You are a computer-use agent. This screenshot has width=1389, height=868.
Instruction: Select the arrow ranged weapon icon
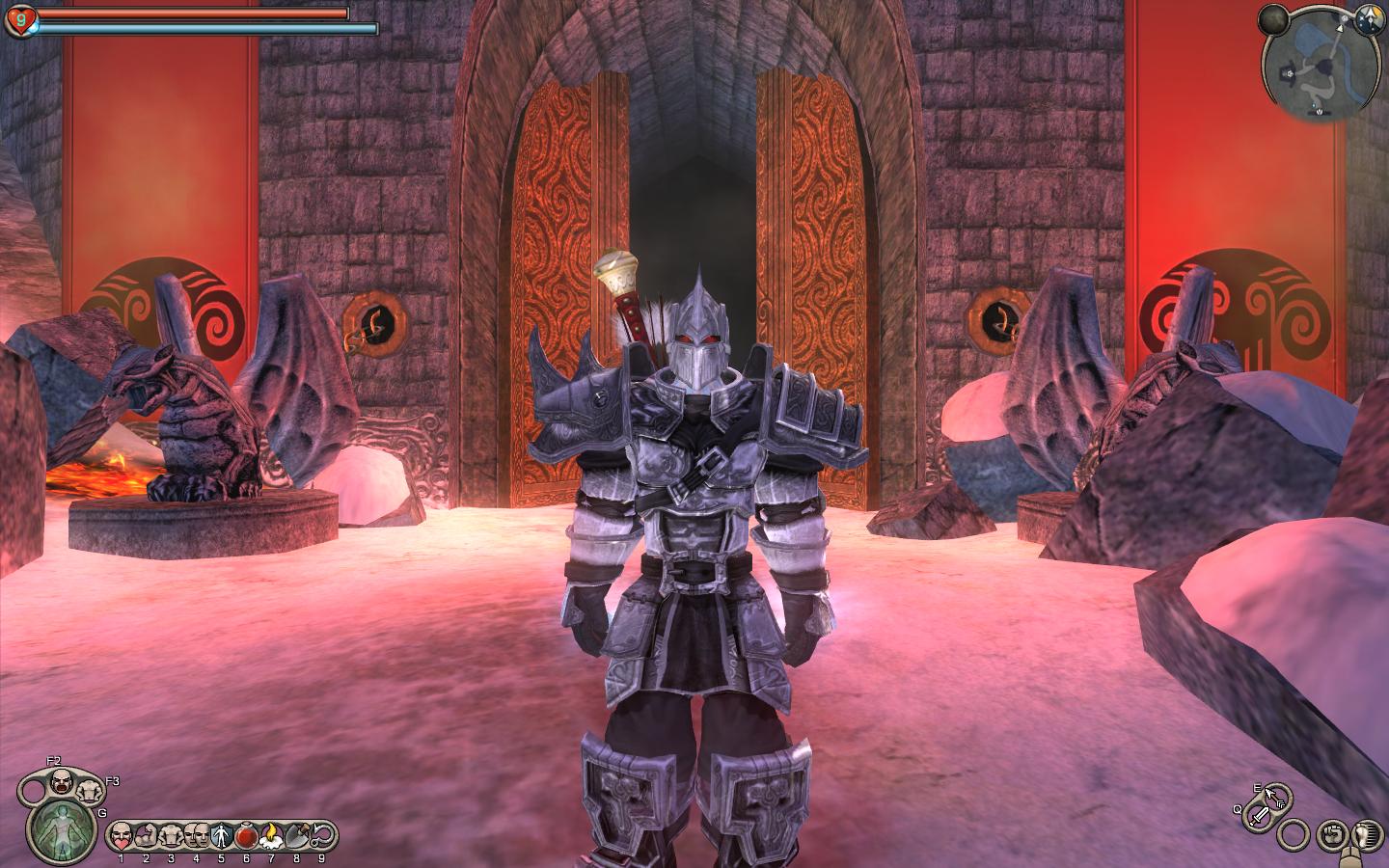coord(1275,797)
